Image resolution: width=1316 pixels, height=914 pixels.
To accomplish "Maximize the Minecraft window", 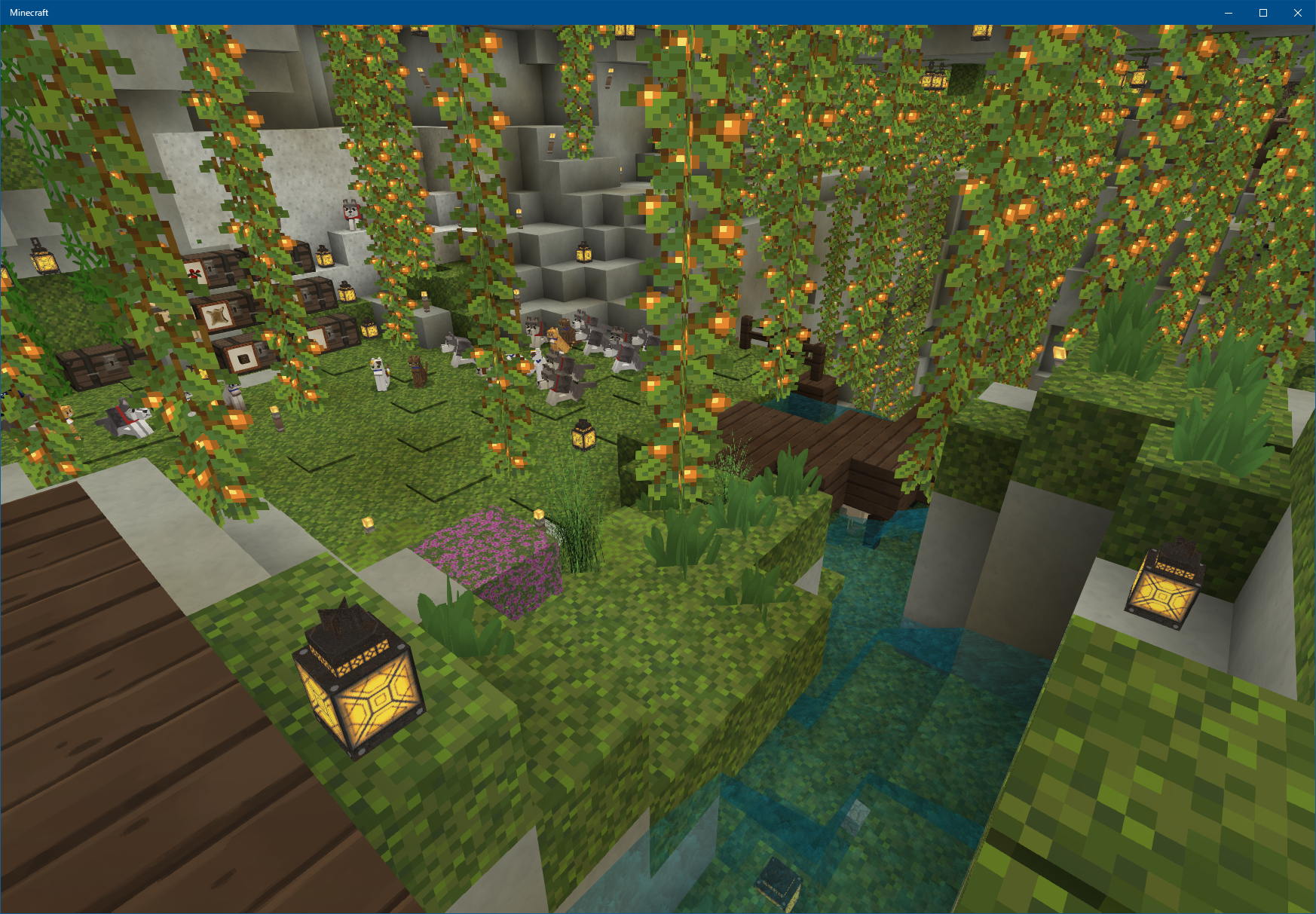I will pos(1263,13).
